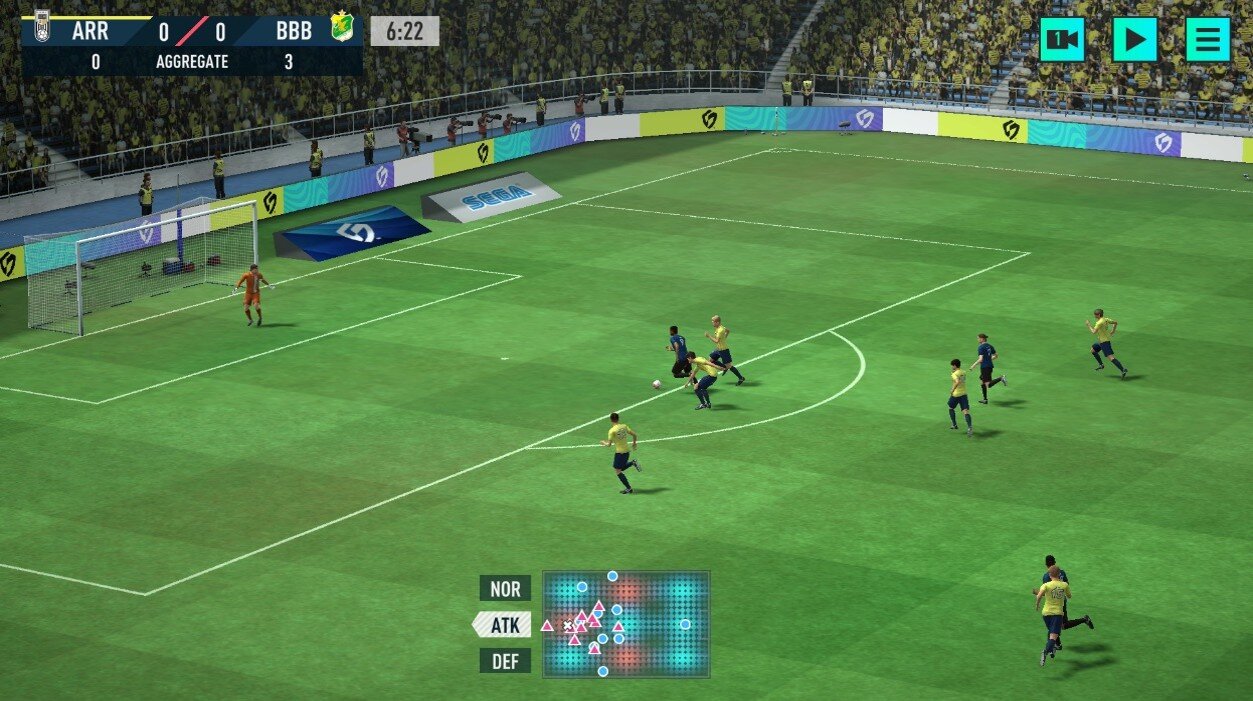The image size is (1253, 701).
Task: Switch the camera view with the camera icon
Action: coord(1061,40)
